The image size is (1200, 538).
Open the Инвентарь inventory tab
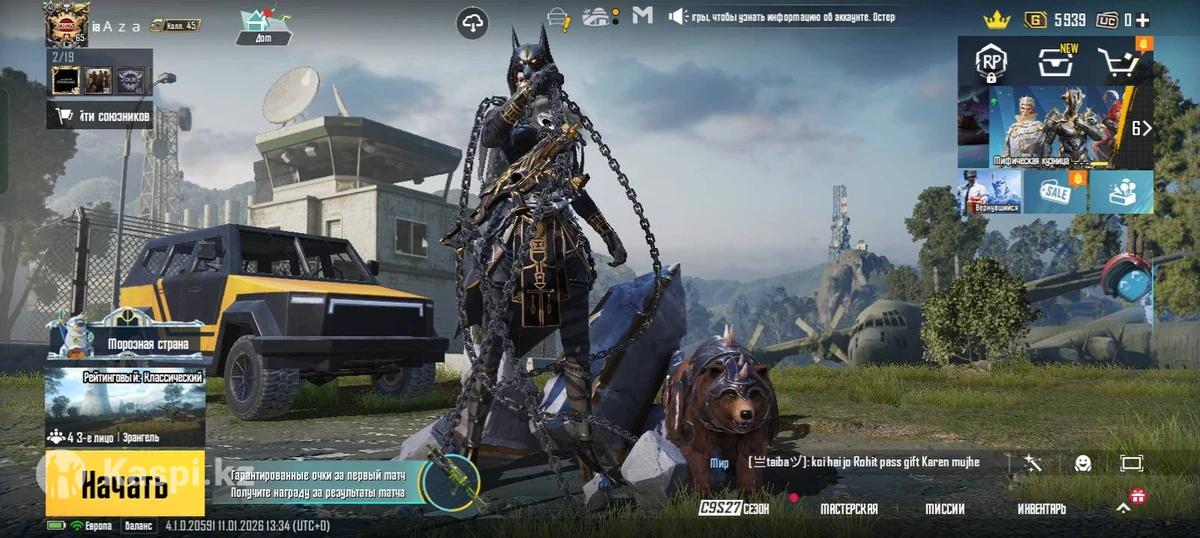1042,509
